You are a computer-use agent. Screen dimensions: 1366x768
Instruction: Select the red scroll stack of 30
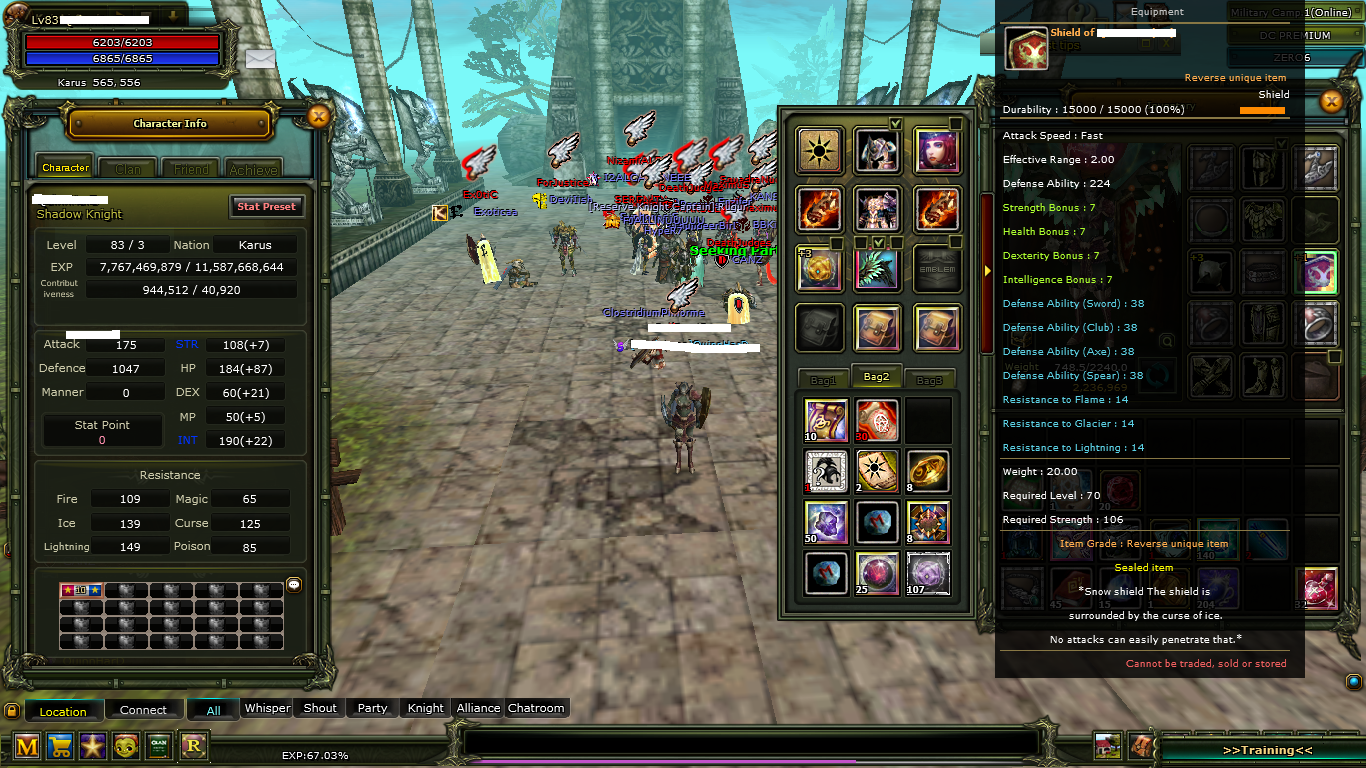[x=877, y=420]
